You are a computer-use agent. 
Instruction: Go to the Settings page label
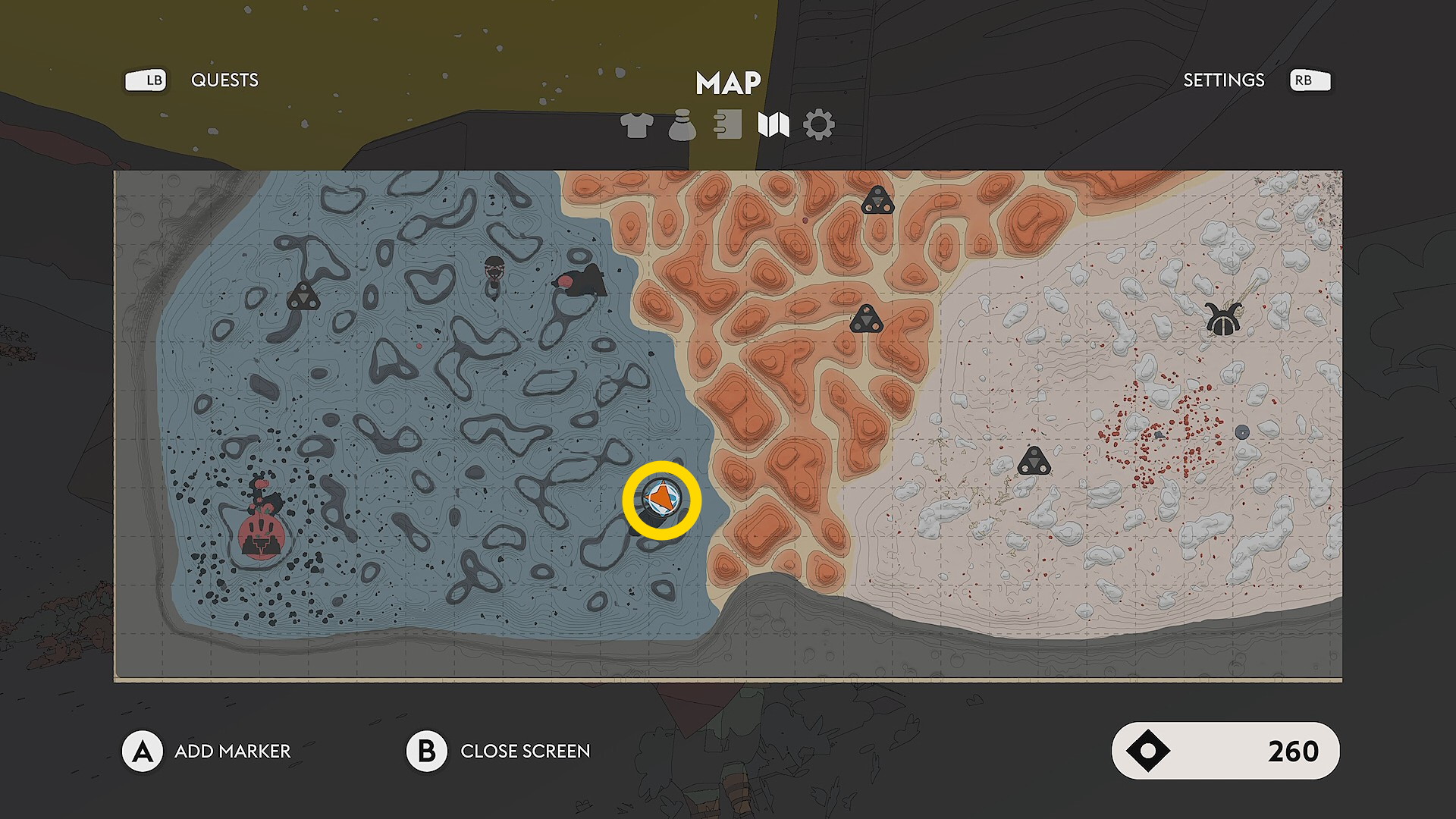(x=1223, y=80)
